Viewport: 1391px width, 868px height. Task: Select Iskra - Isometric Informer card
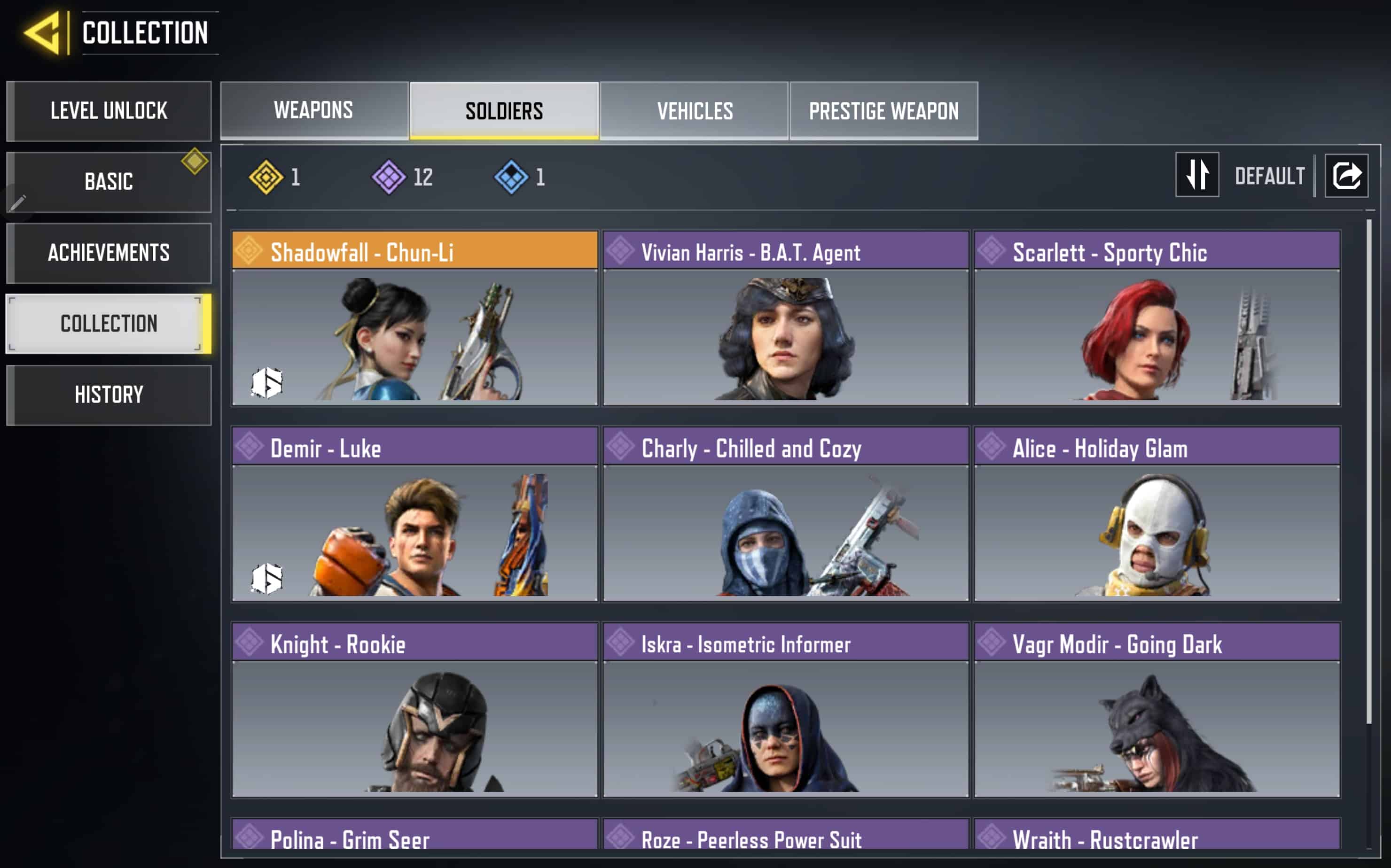786,710
